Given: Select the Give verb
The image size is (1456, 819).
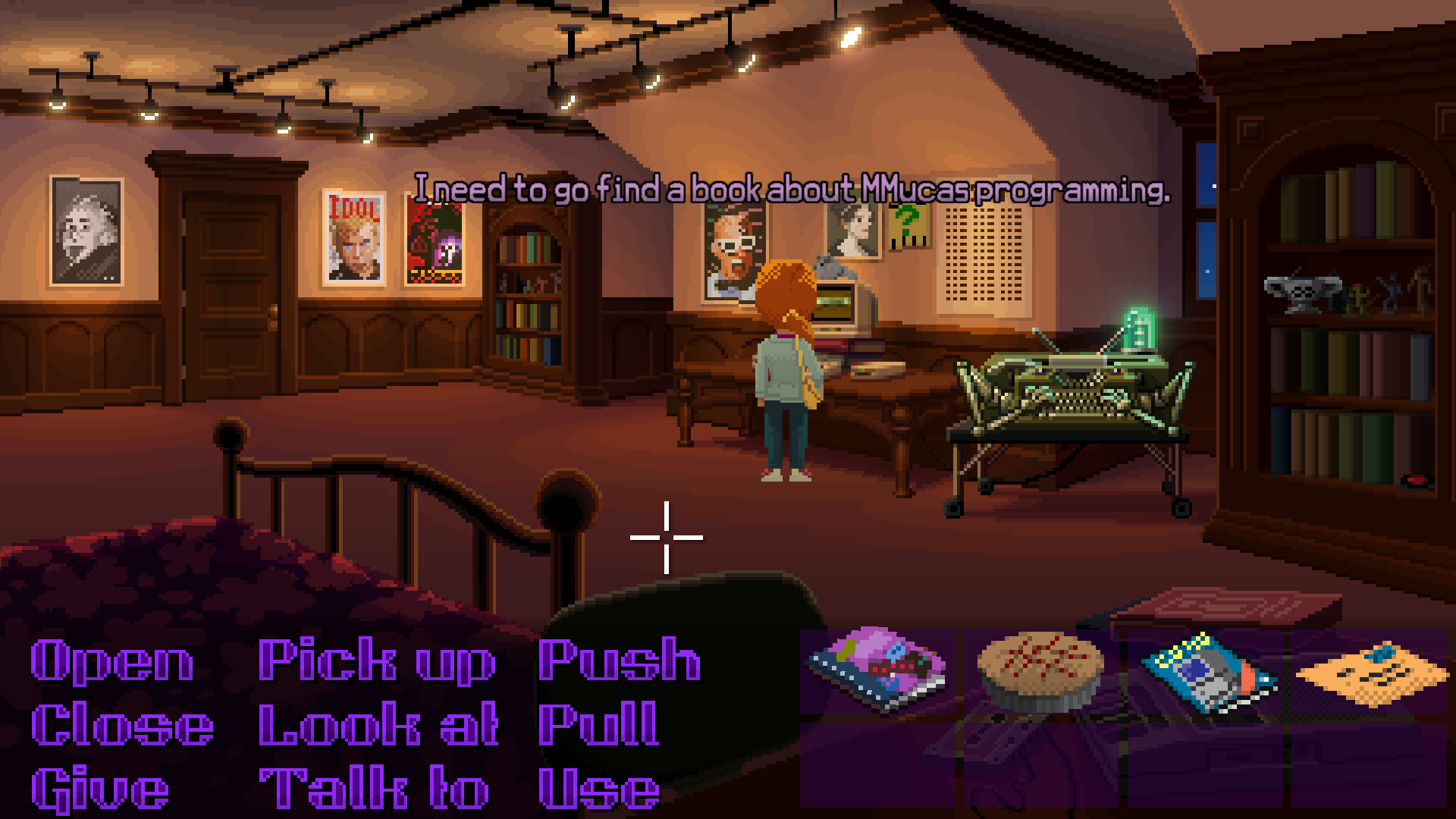Looking at the screenshot, I should [x=99, y=787].
